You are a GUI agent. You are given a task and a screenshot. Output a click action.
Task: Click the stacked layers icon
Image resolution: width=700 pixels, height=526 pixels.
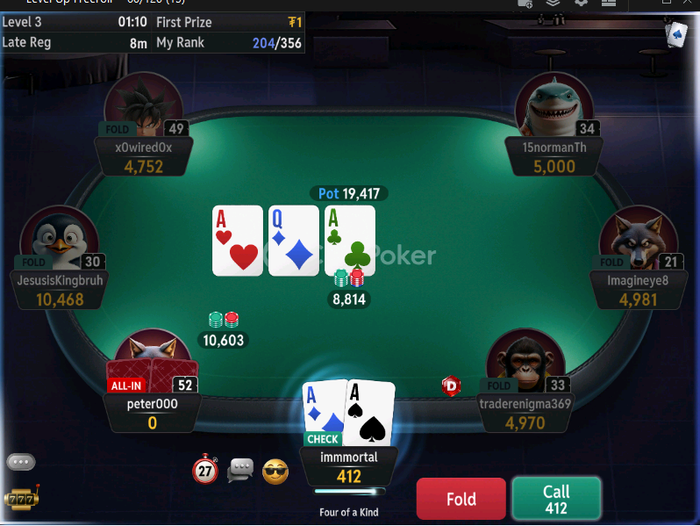coord(552,3)
